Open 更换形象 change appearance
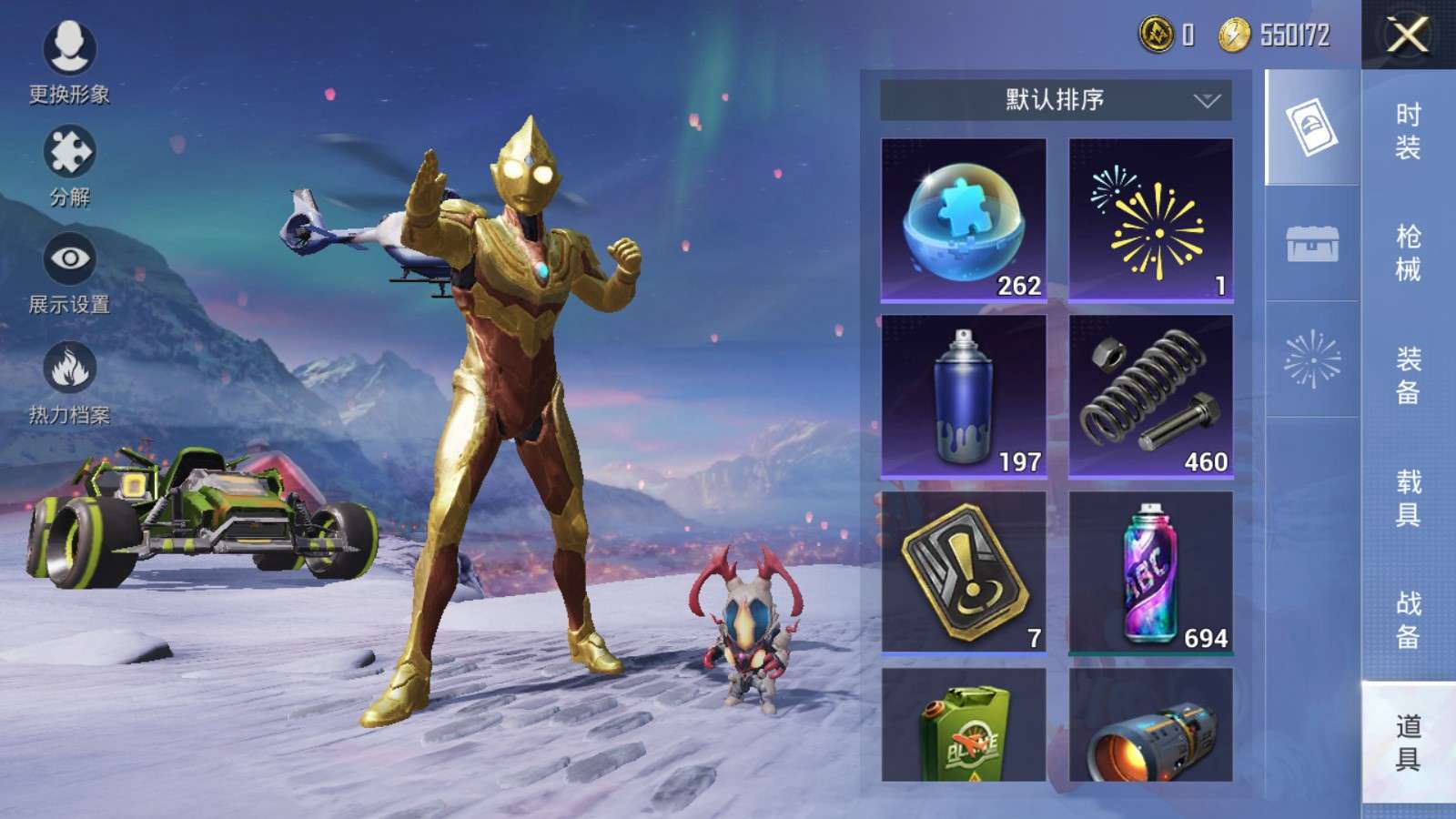1456x819 pixels. click(x=69, y=61)
